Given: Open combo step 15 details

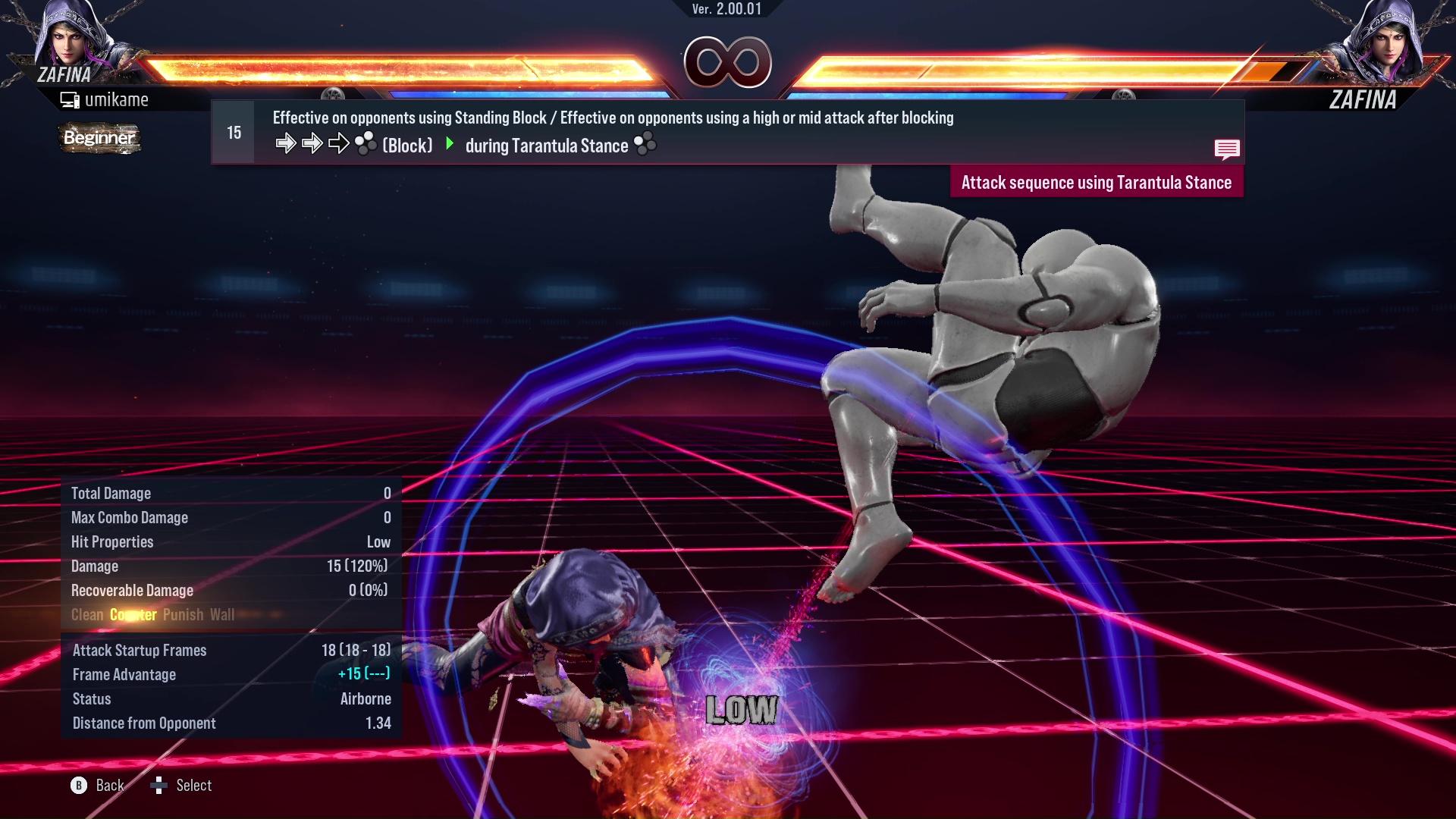Looking at the screenshot, I should point(233,131).
